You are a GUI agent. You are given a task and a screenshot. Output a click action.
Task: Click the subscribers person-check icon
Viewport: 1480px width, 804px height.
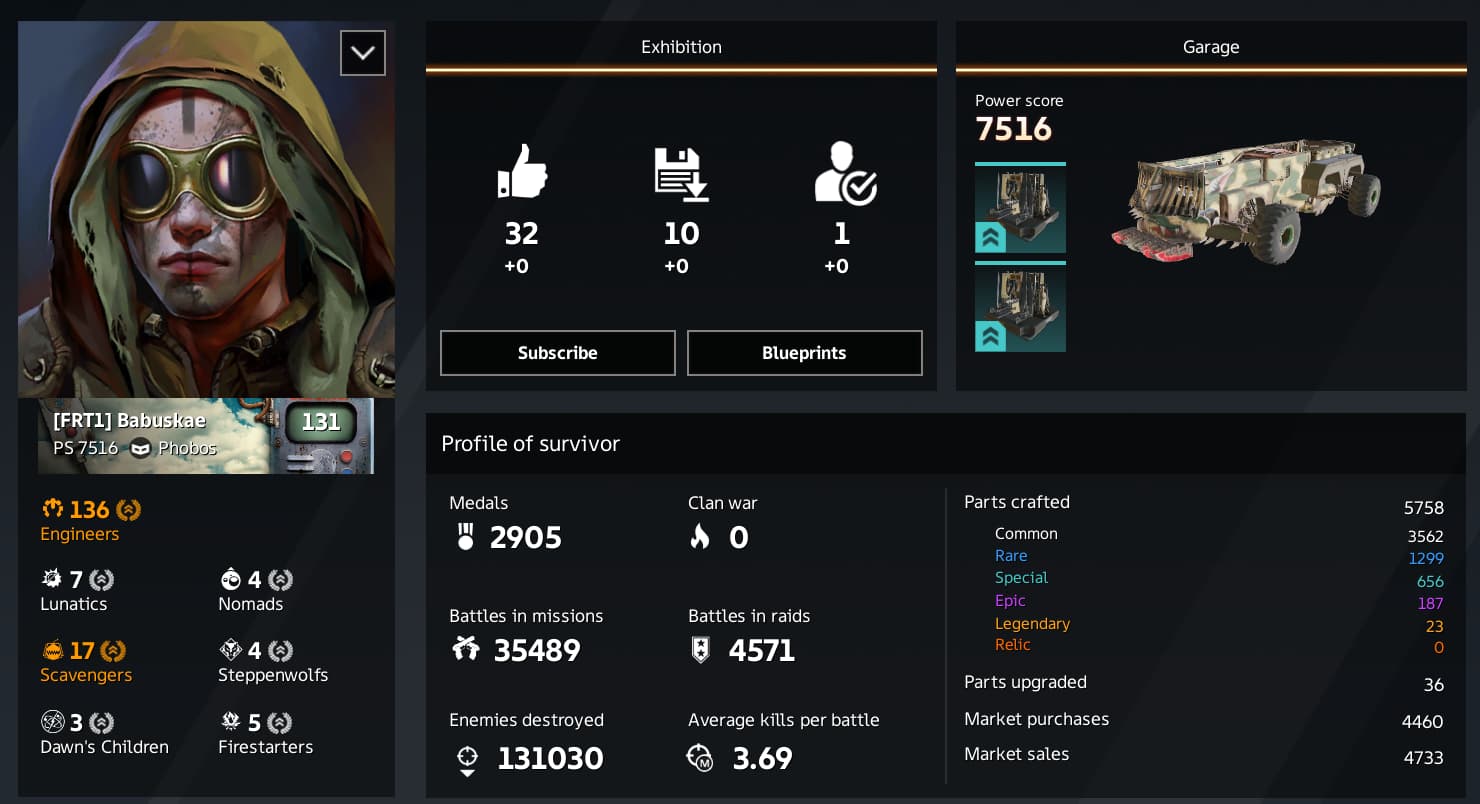(844, 172)
